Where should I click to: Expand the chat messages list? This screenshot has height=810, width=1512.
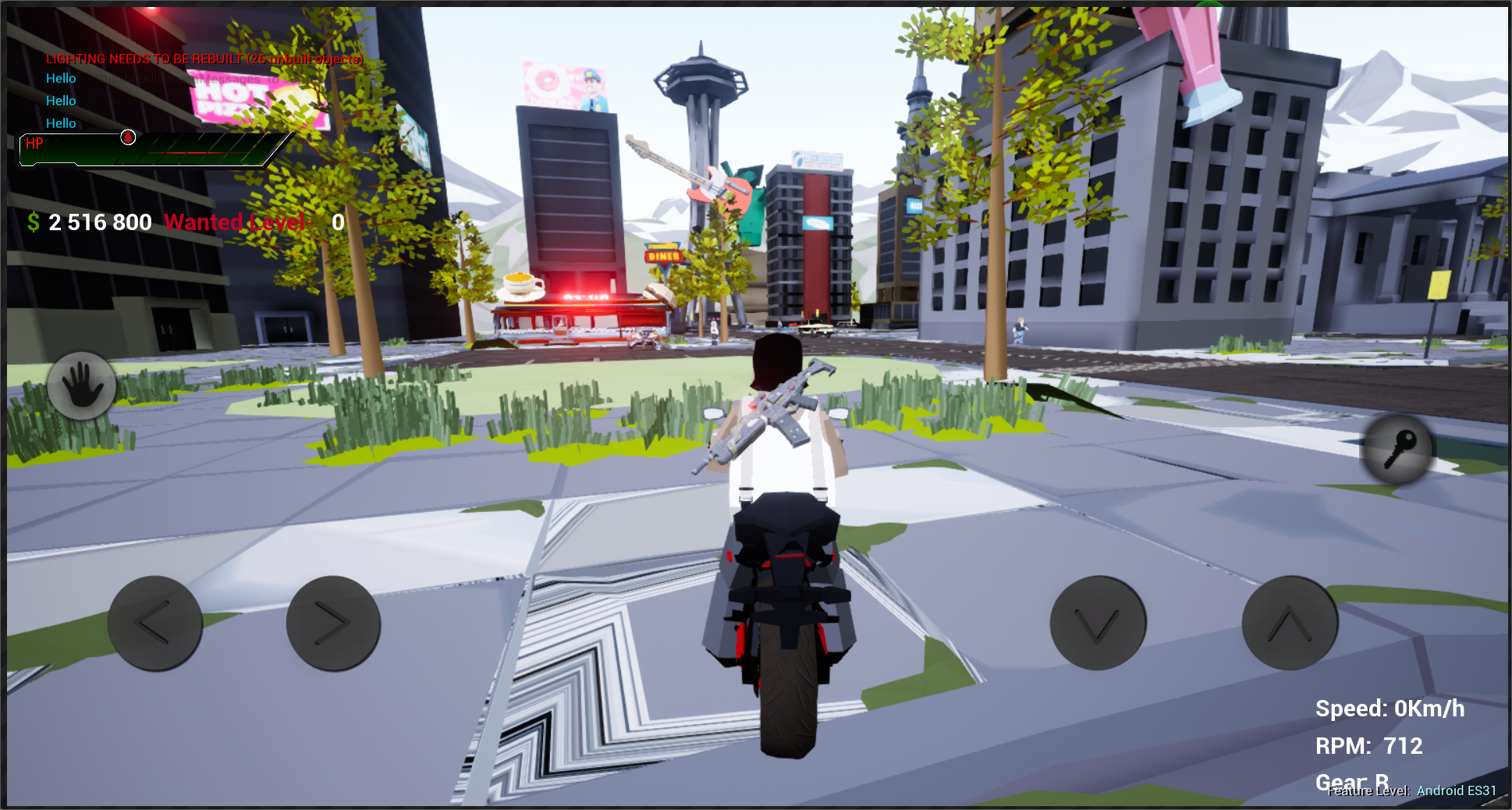60,100
